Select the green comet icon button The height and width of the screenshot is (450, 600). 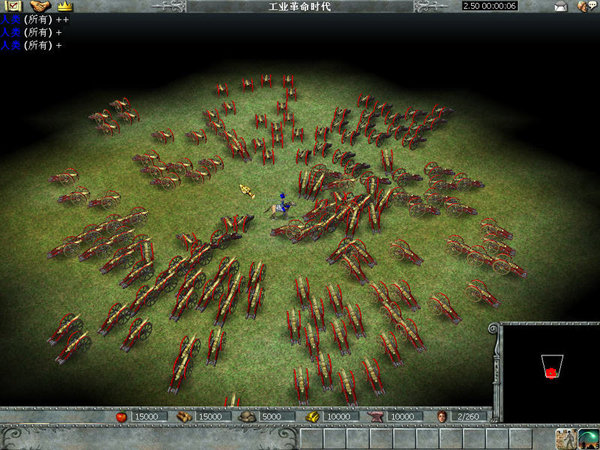pos(589,438)
